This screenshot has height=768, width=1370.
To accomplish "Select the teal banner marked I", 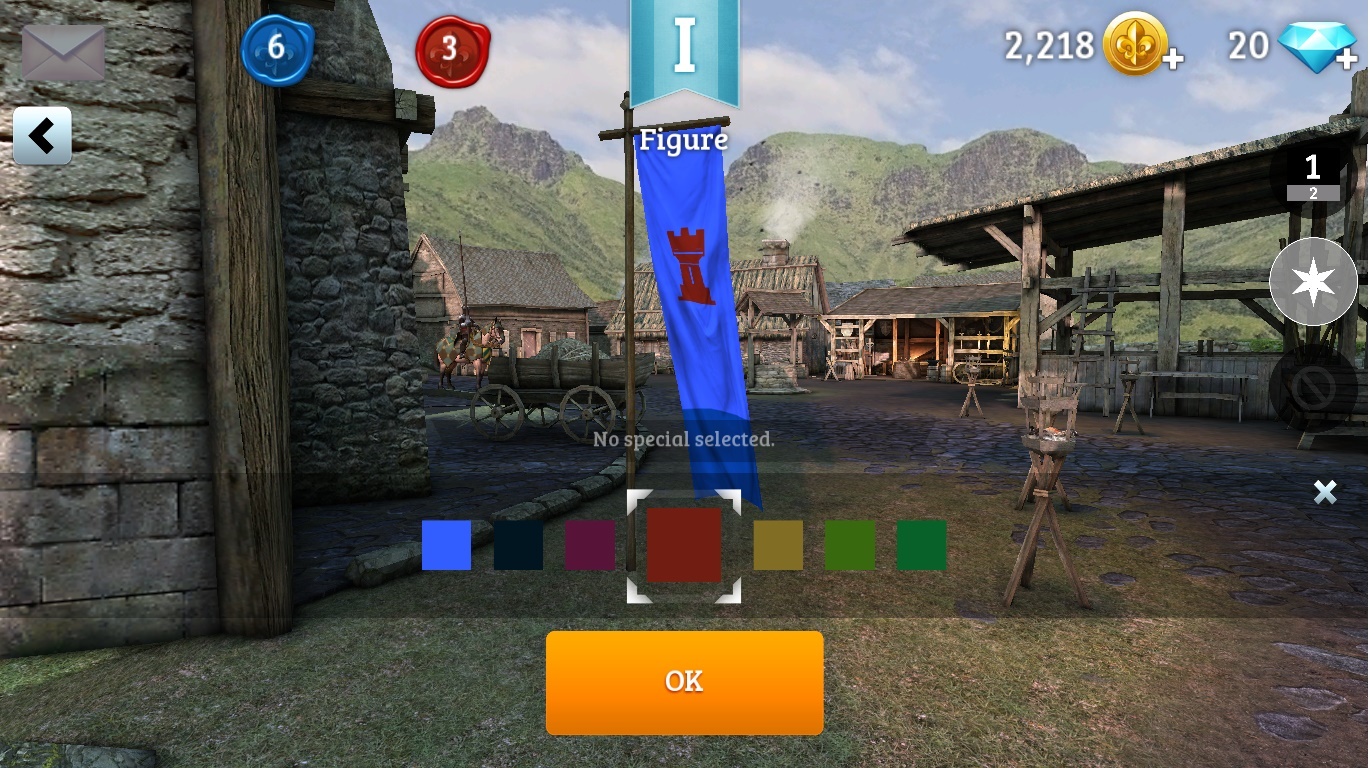I will pos(684,50).
